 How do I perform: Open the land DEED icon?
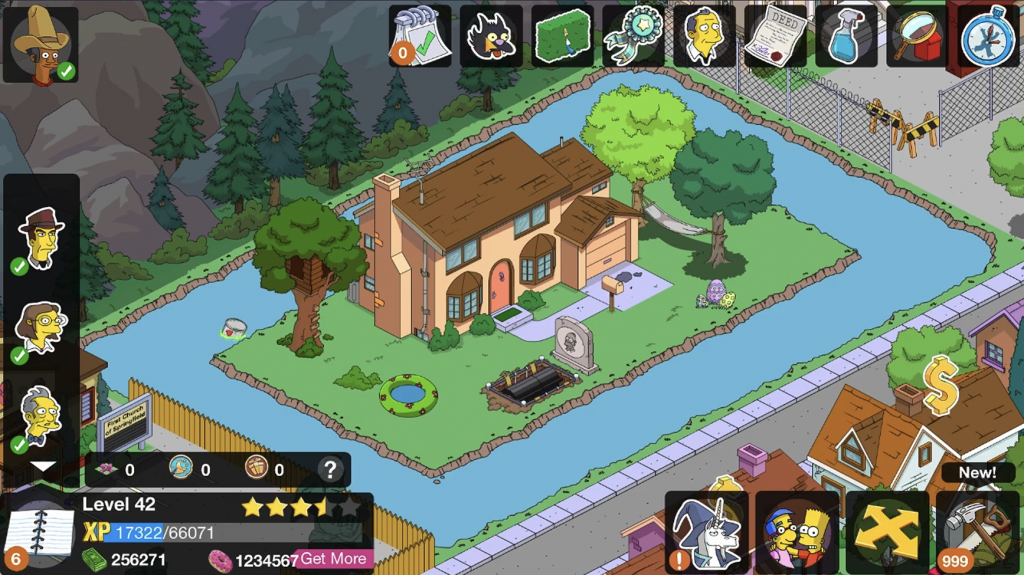(x=775, y=37)
